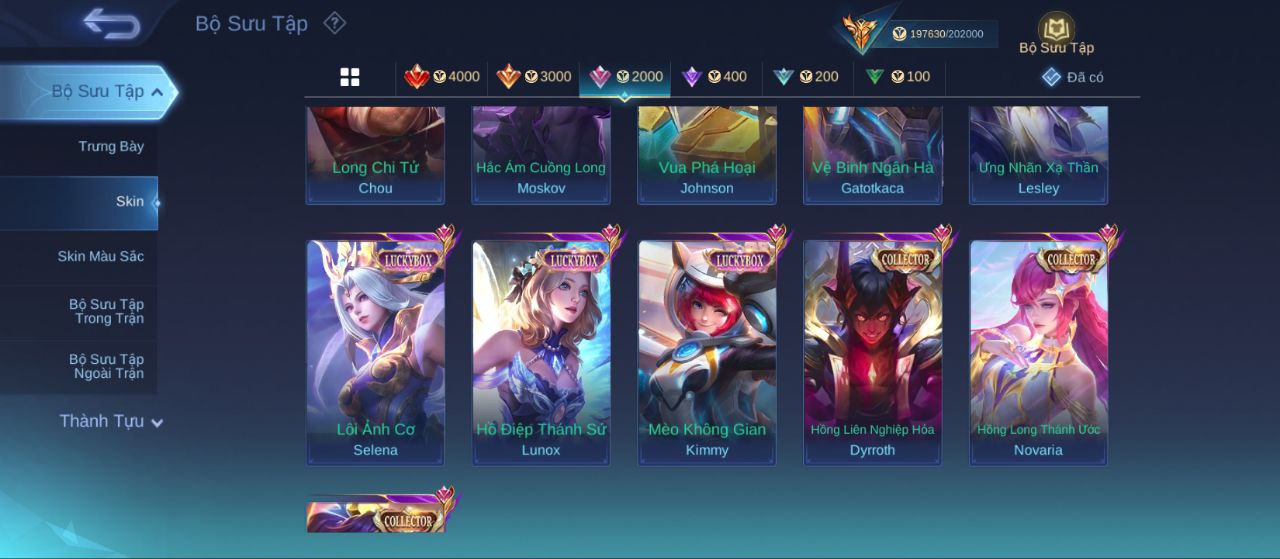Open the Bộ Sưu Tập book icon

(1056, 33)
